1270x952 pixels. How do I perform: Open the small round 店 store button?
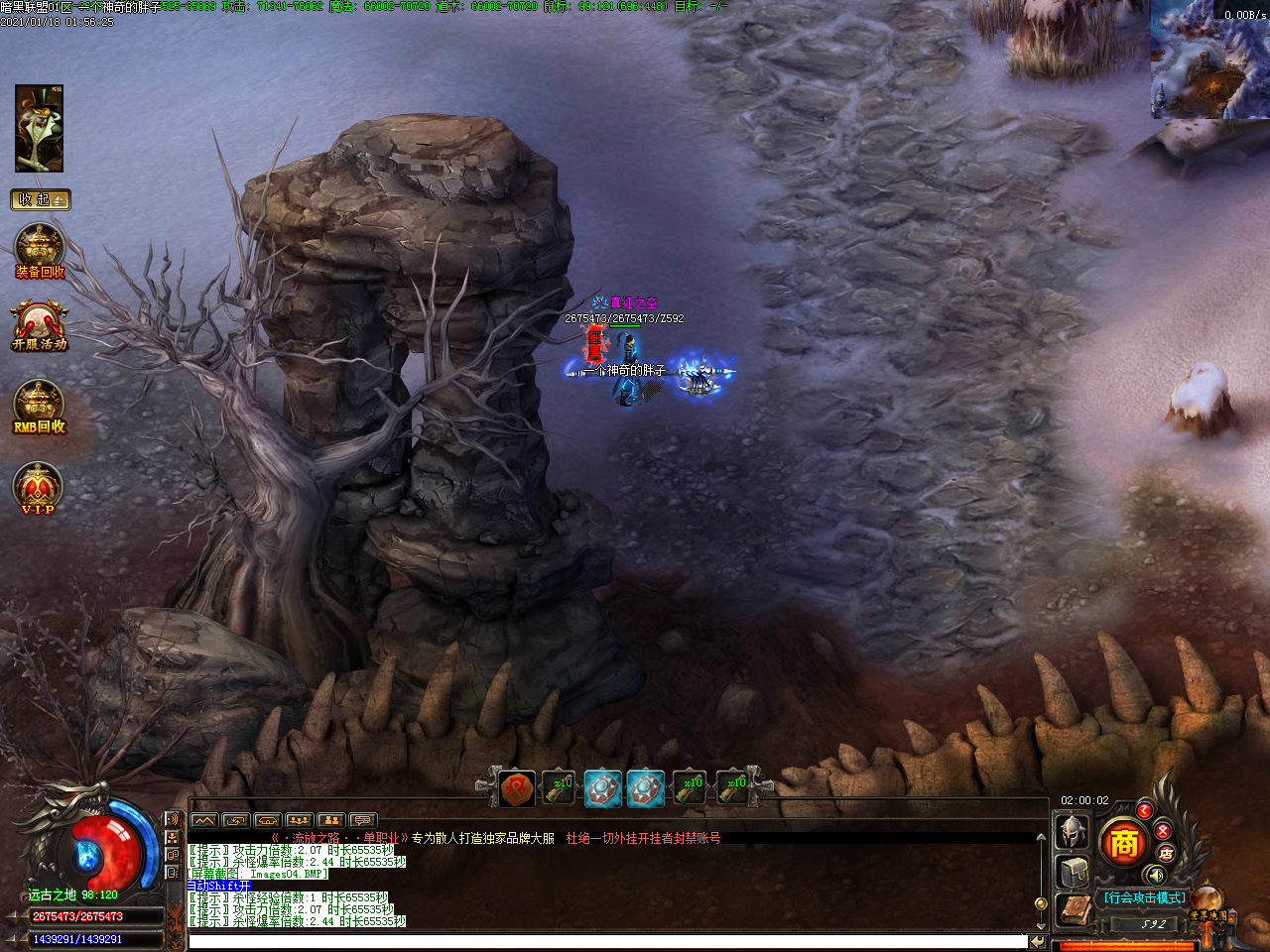pos(1167,853)
